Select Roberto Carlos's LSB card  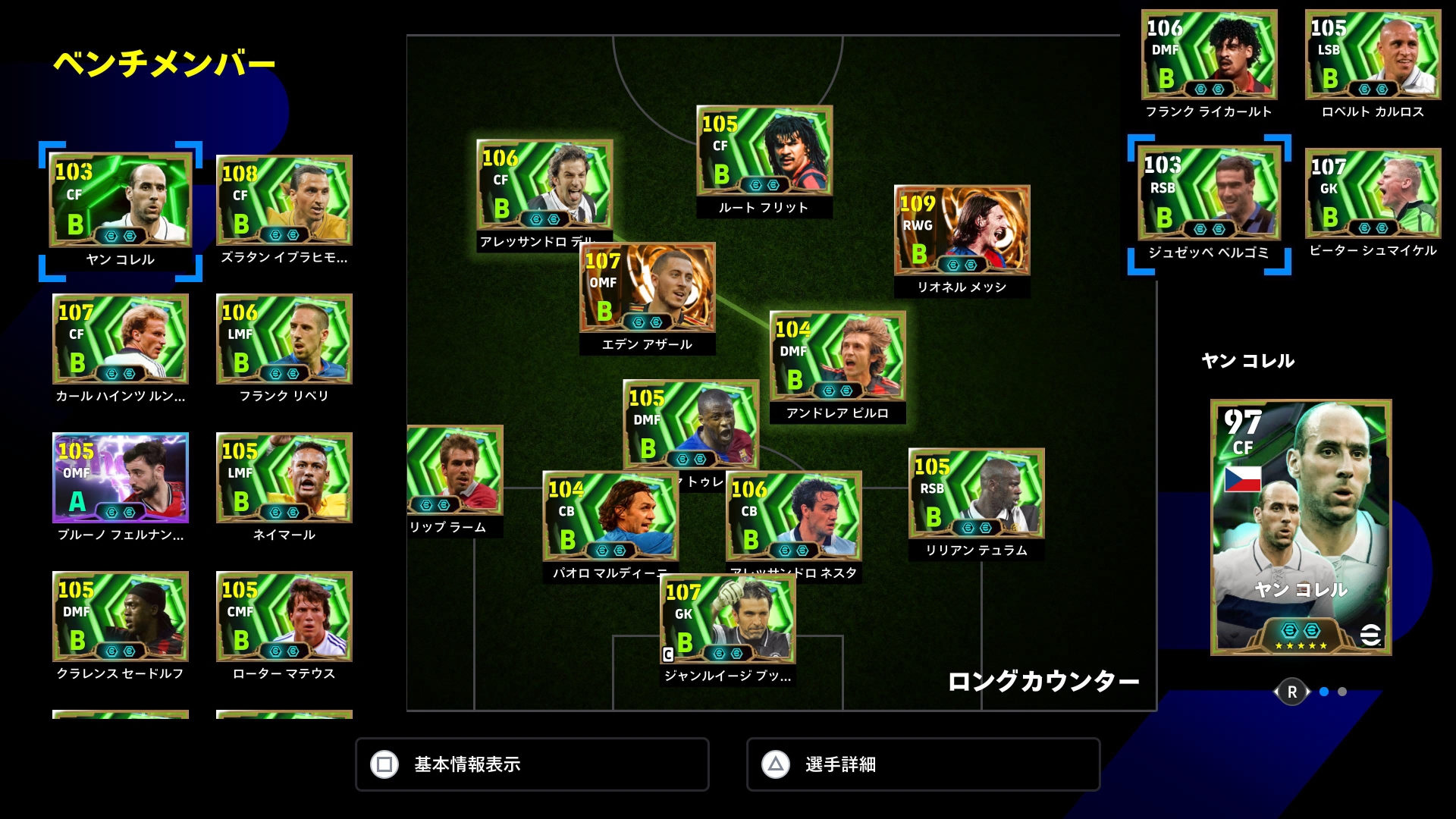click(x=1373, y=55)
